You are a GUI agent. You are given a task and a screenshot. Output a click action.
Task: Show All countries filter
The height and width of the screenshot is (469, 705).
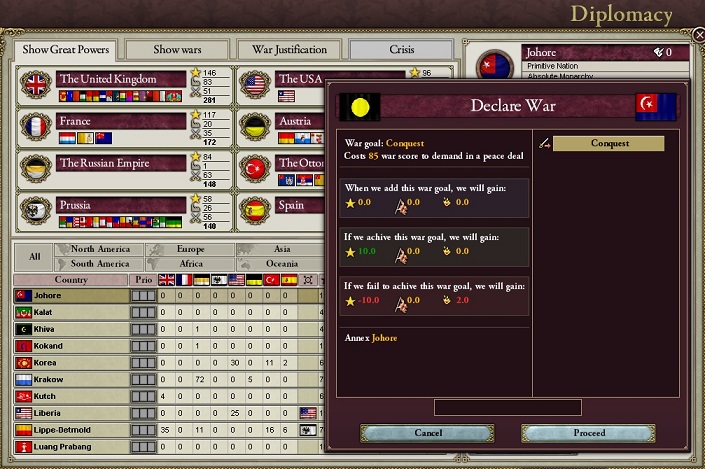34,256
